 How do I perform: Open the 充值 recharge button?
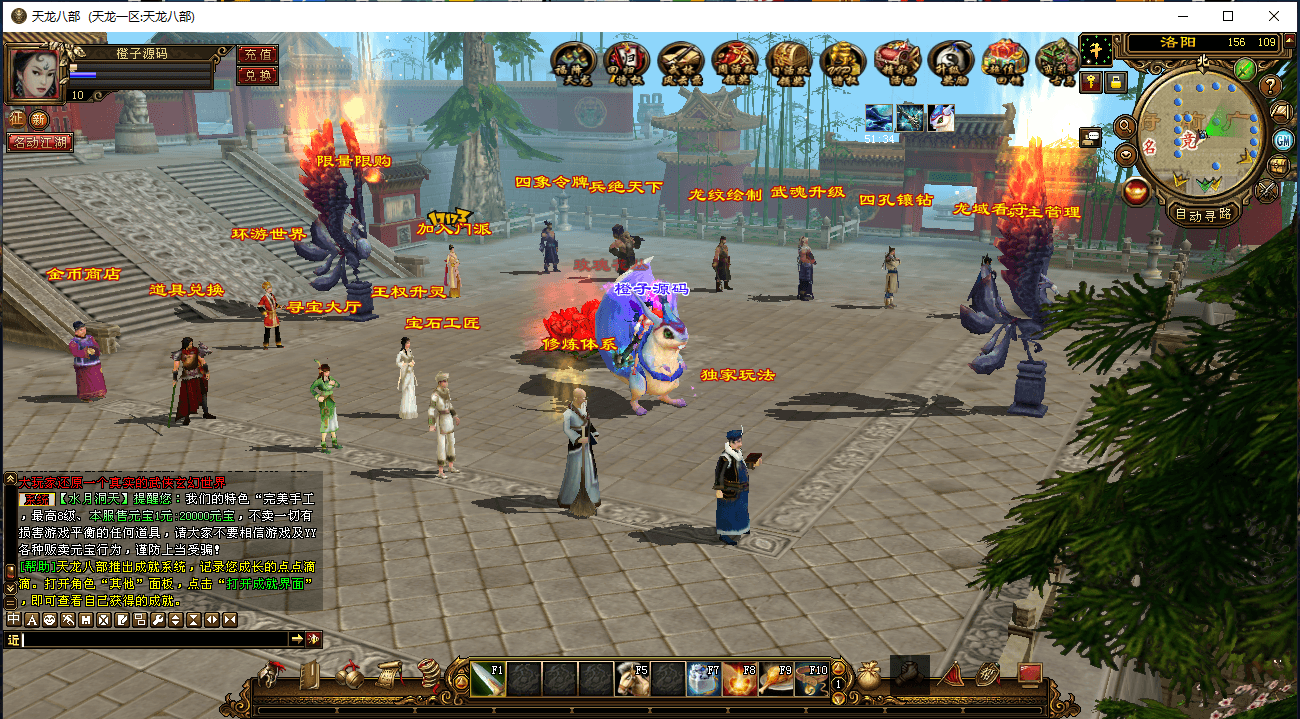pos(257,54)
